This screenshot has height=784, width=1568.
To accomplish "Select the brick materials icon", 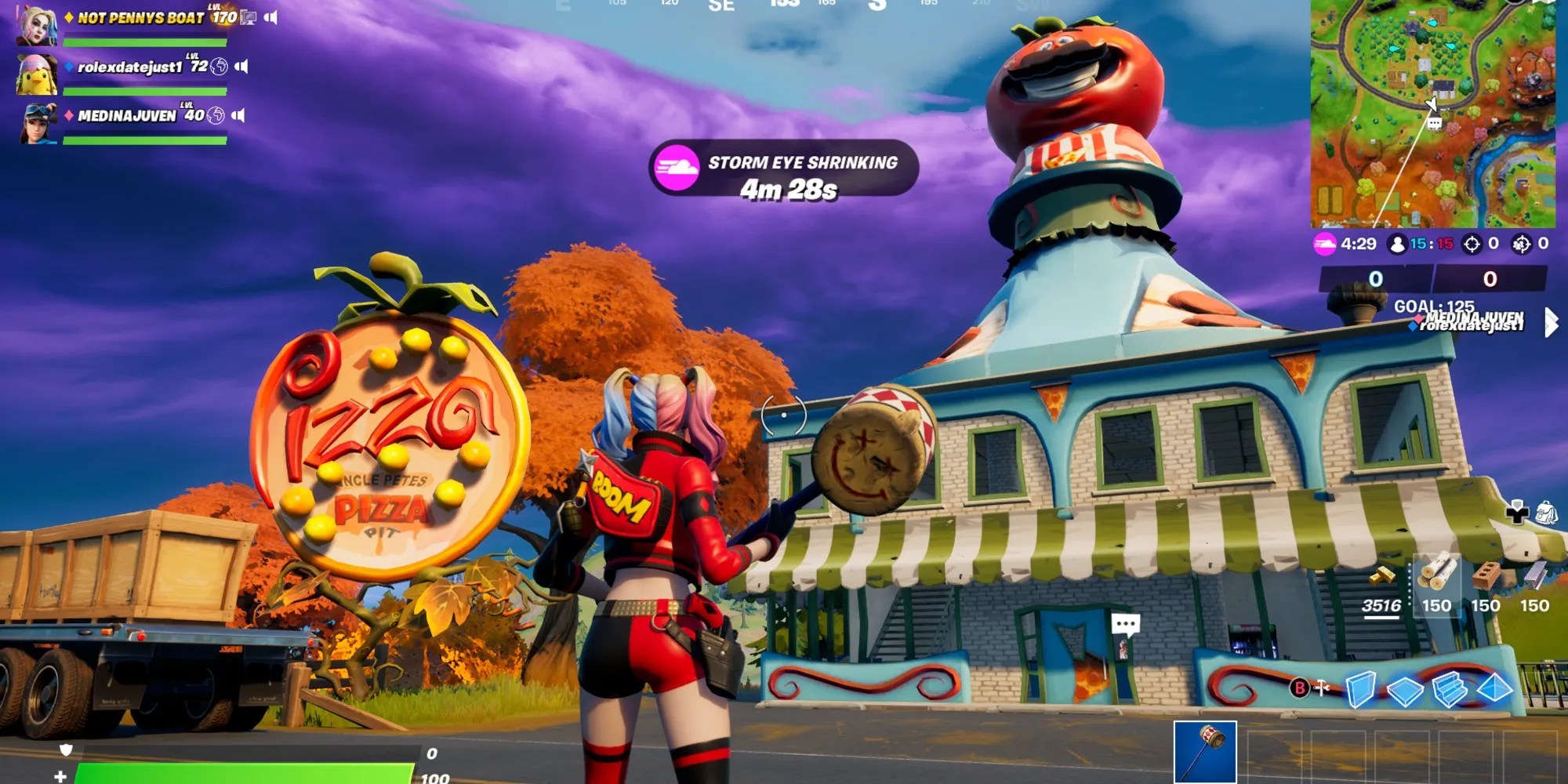I will pos(1486,575).
